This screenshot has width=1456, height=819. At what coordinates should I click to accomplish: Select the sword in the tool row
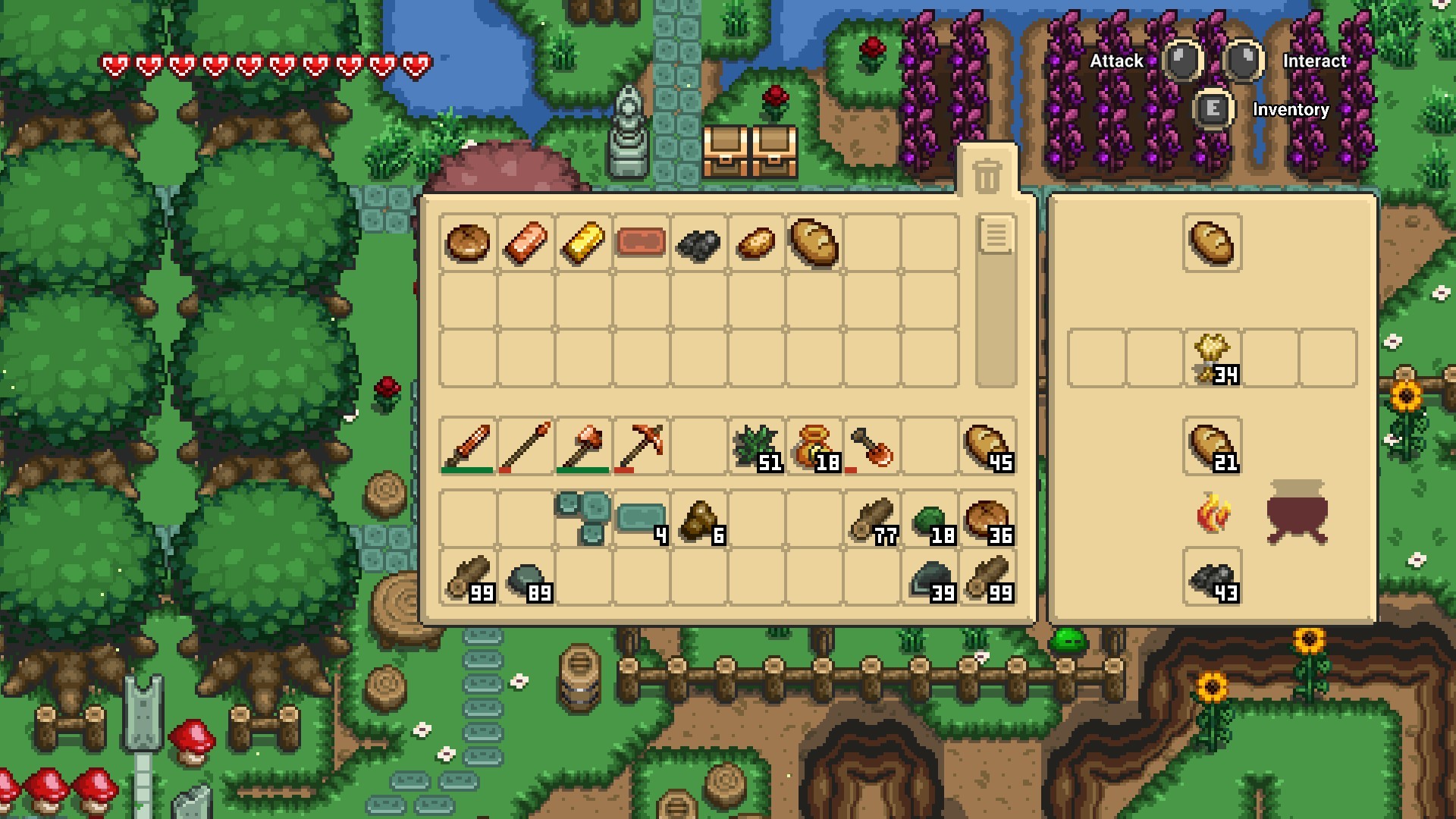466,446
